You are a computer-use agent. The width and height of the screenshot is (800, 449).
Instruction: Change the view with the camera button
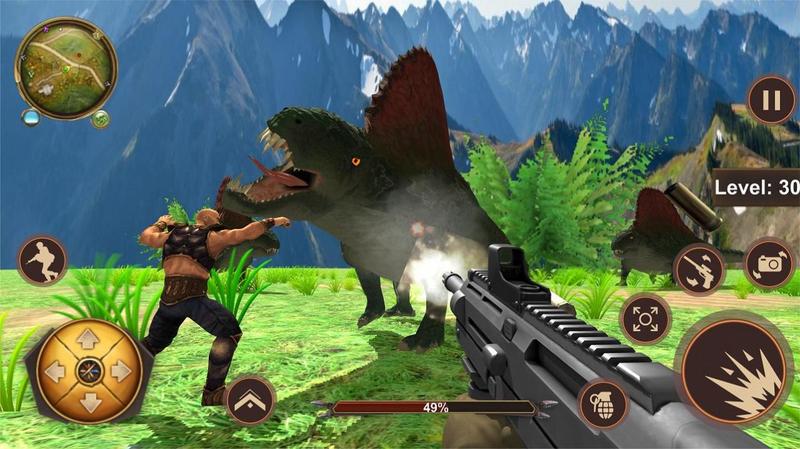click(x=769, y=263)
